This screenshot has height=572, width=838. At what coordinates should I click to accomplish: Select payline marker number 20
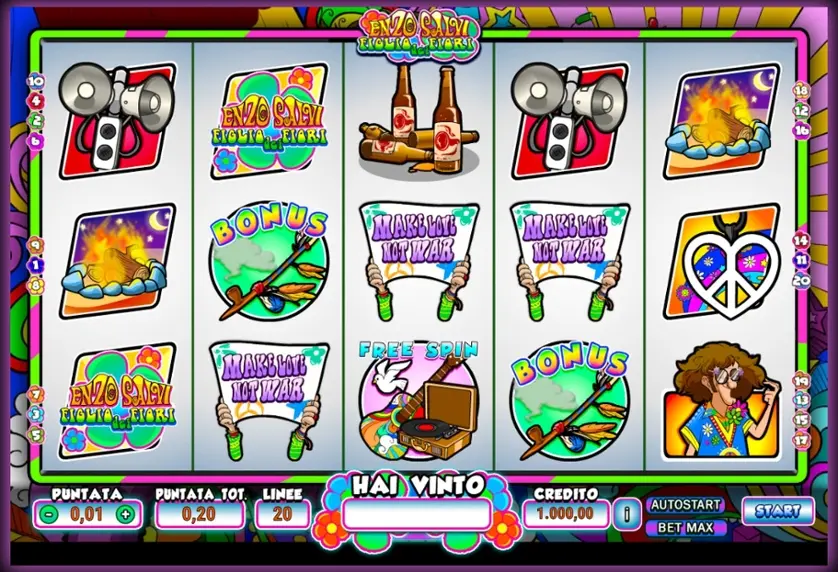(801, 280)
